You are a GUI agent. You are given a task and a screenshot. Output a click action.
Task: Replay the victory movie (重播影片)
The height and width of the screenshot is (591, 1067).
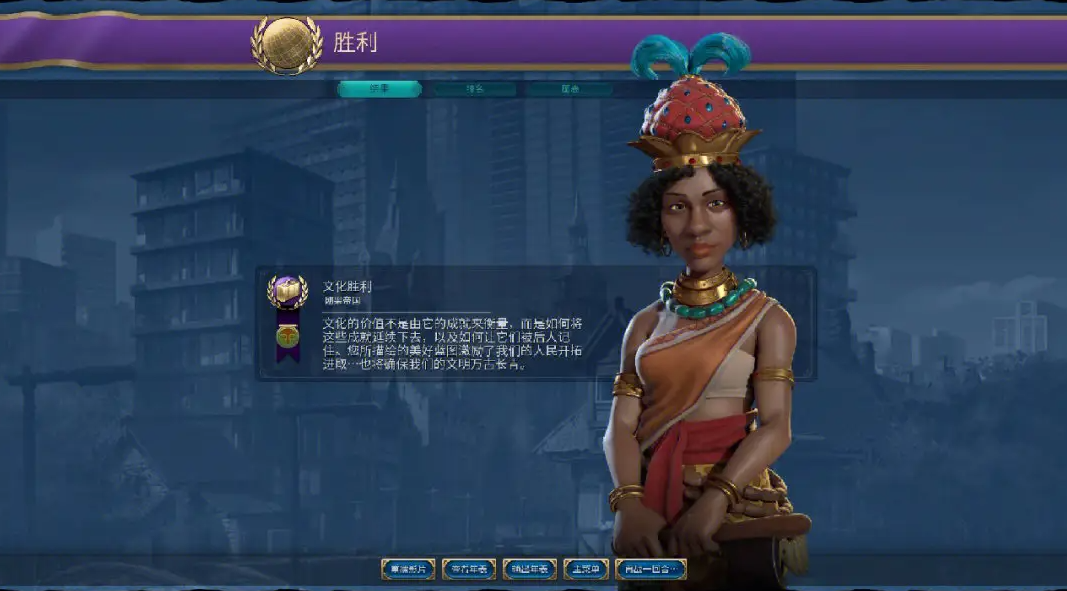[408, 569]
